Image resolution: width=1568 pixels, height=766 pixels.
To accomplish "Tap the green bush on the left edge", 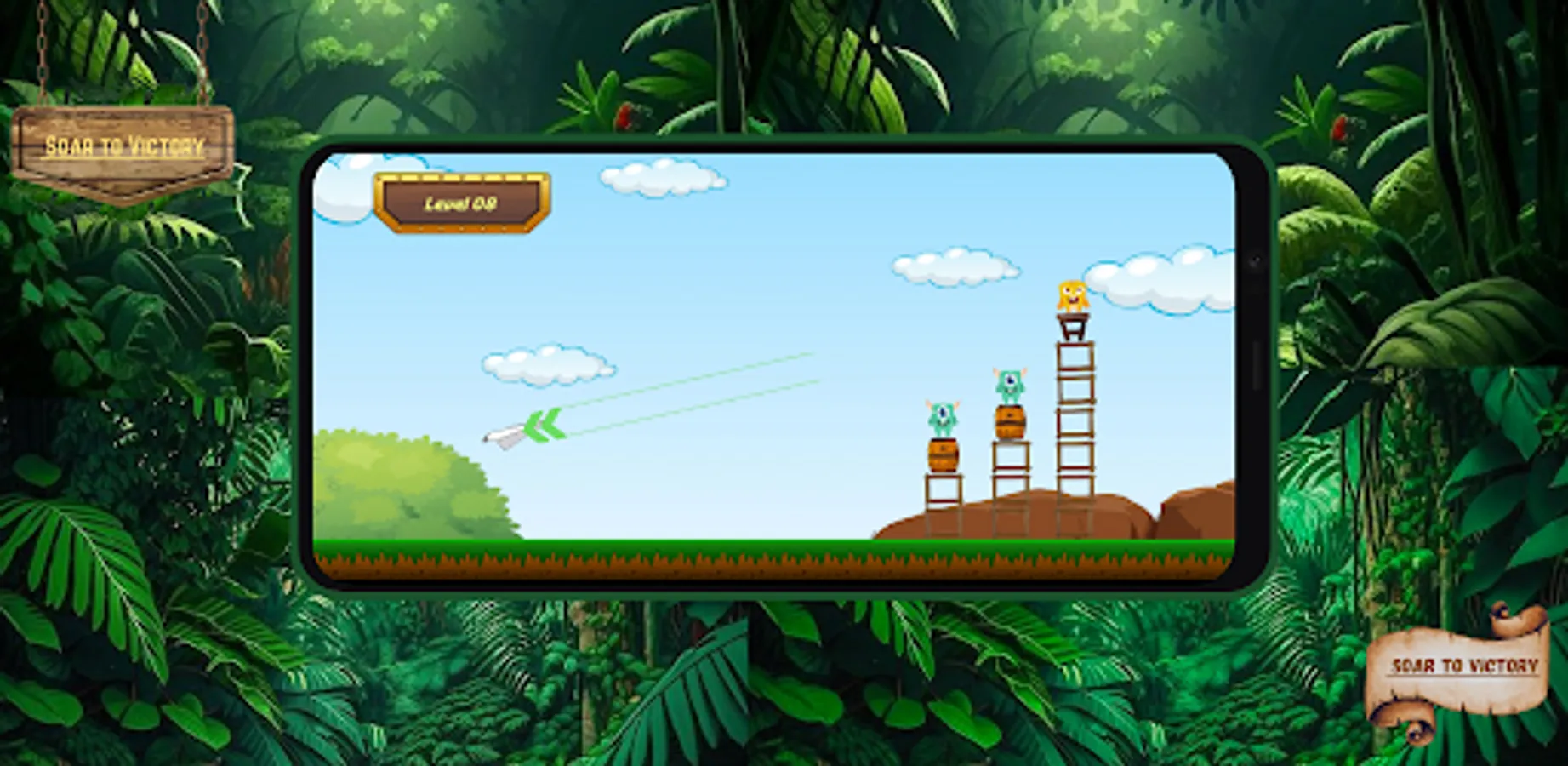I will pyautogui.click(x=400, y=485).
